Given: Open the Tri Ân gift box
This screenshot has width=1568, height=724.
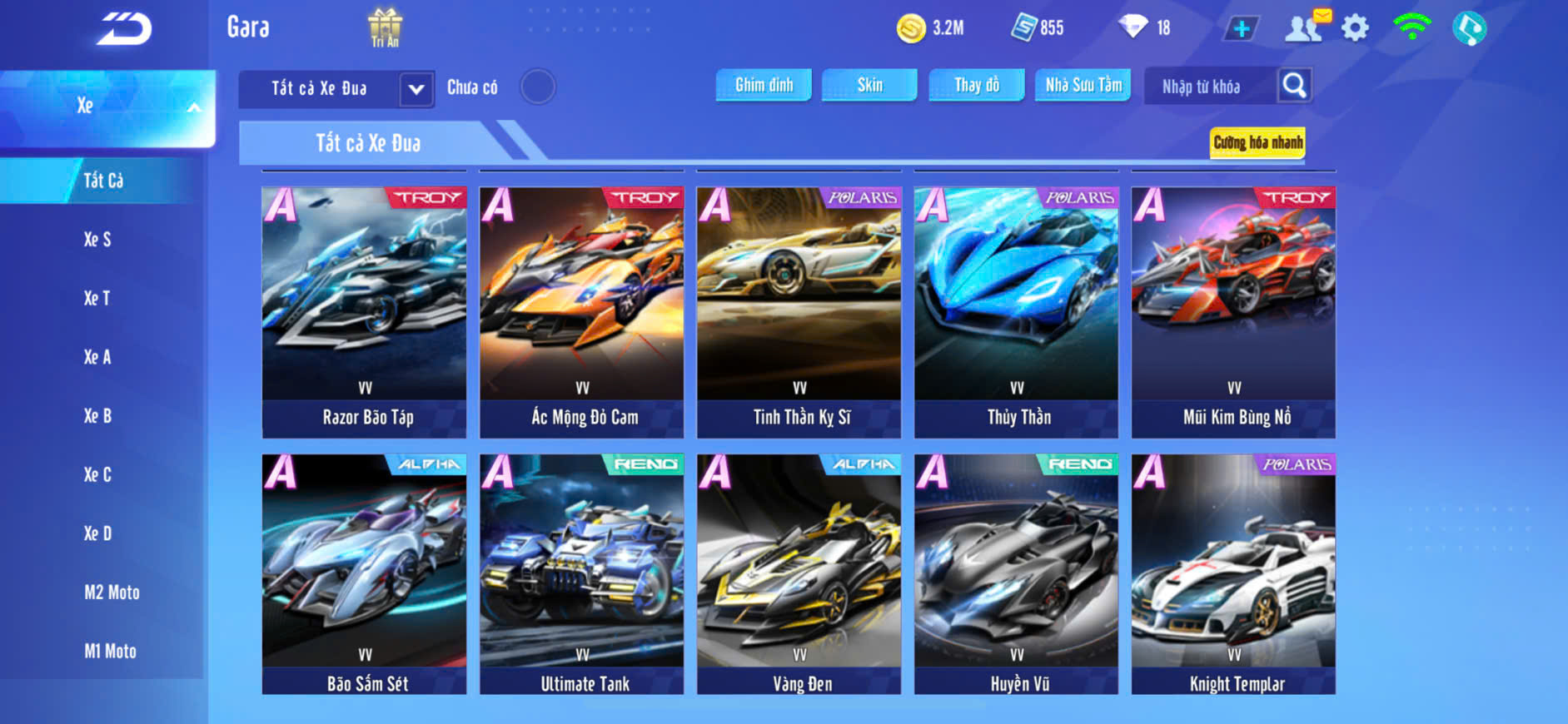Looking at the screenshot, I should [x=385, y=27].
